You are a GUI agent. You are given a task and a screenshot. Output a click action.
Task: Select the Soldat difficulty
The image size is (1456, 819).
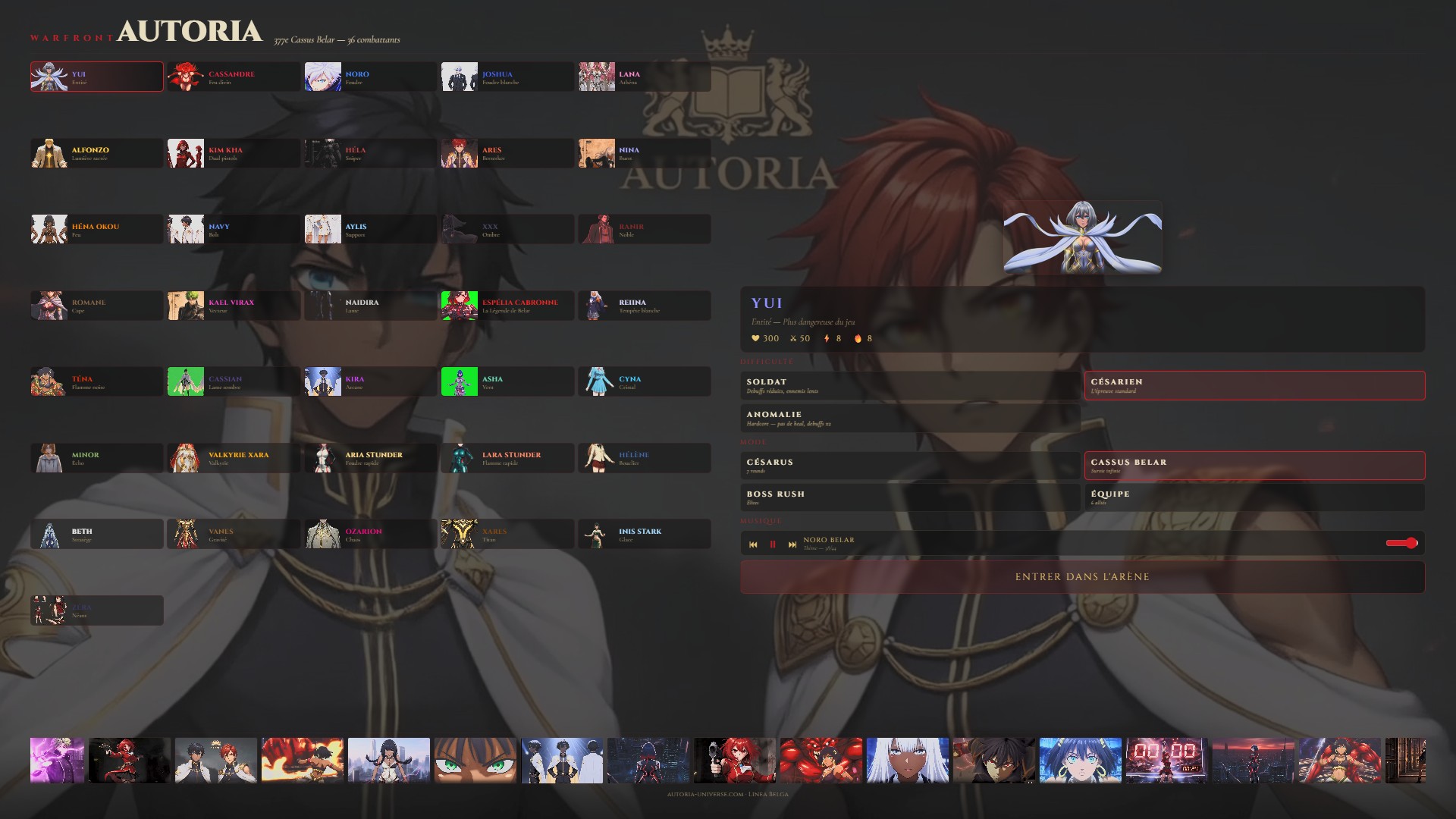click(x=910, y=385)
